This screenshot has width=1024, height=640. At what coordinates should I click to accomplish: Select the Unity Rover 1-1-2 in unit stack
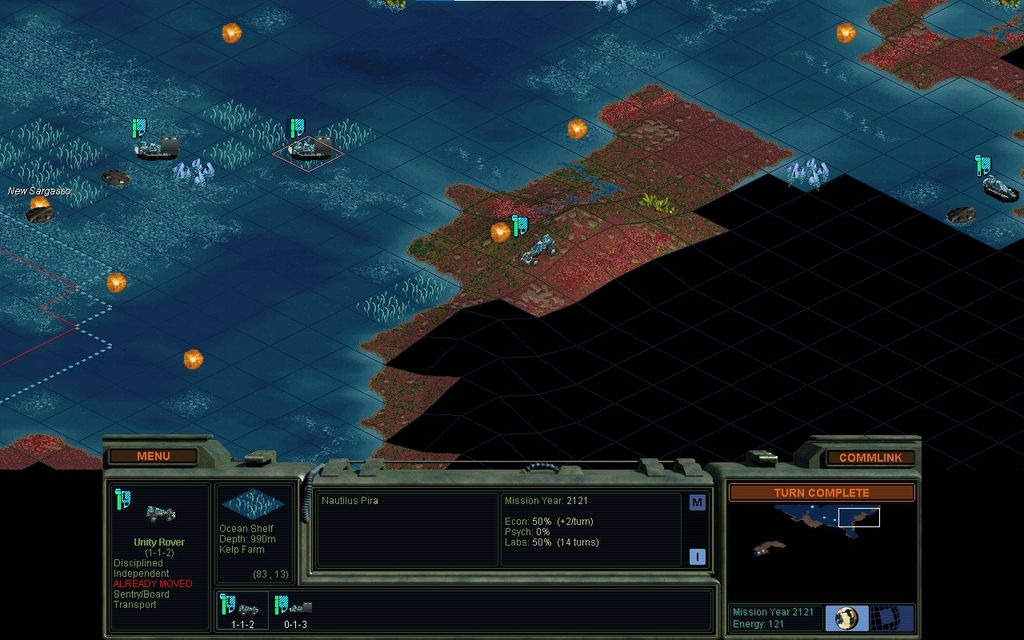click(x=244, y=609)
